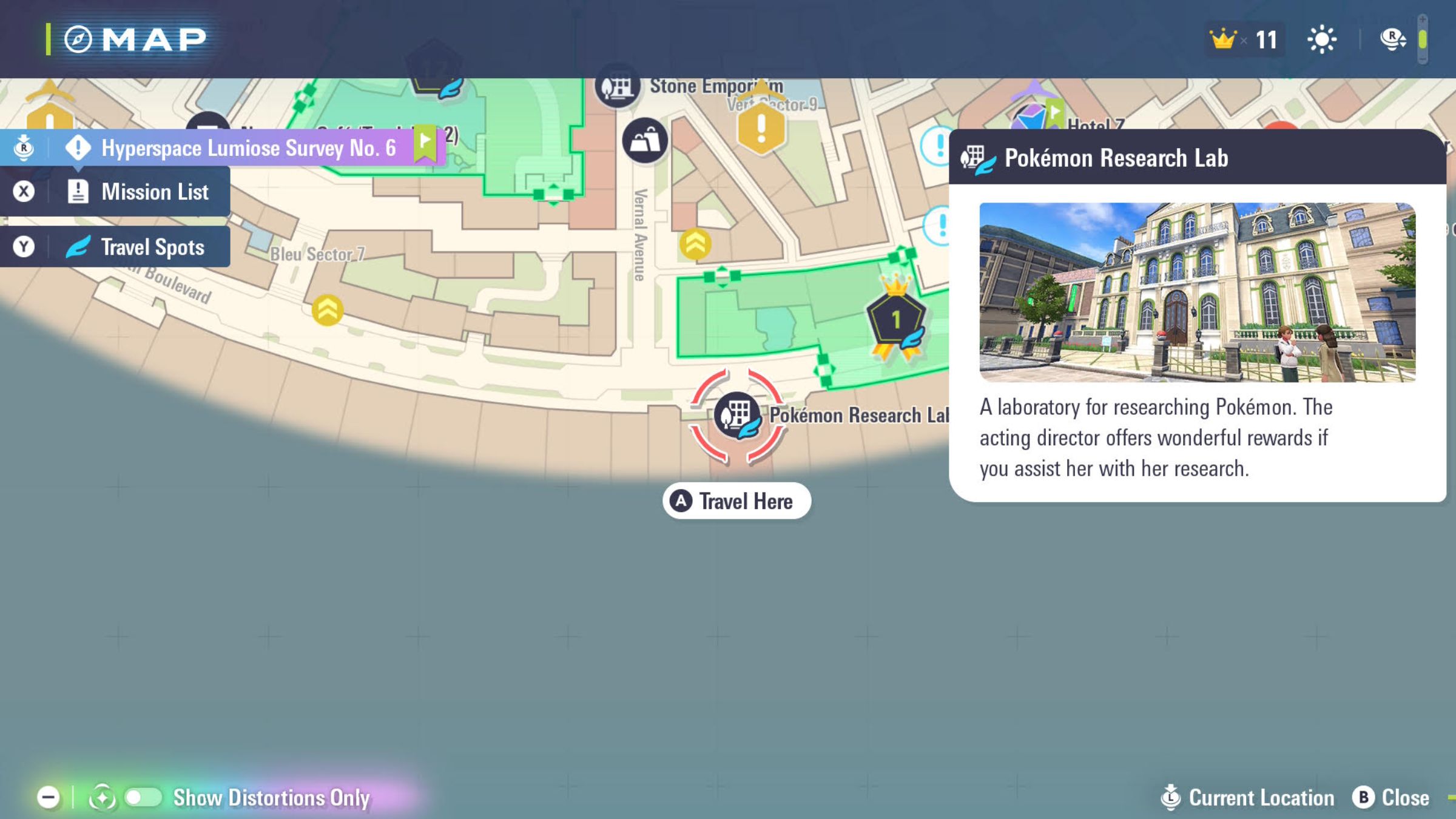This screenshot has height=819, width=1456.
Task: Select the Stone Emporium map marker
Action: tap(617, 88)
